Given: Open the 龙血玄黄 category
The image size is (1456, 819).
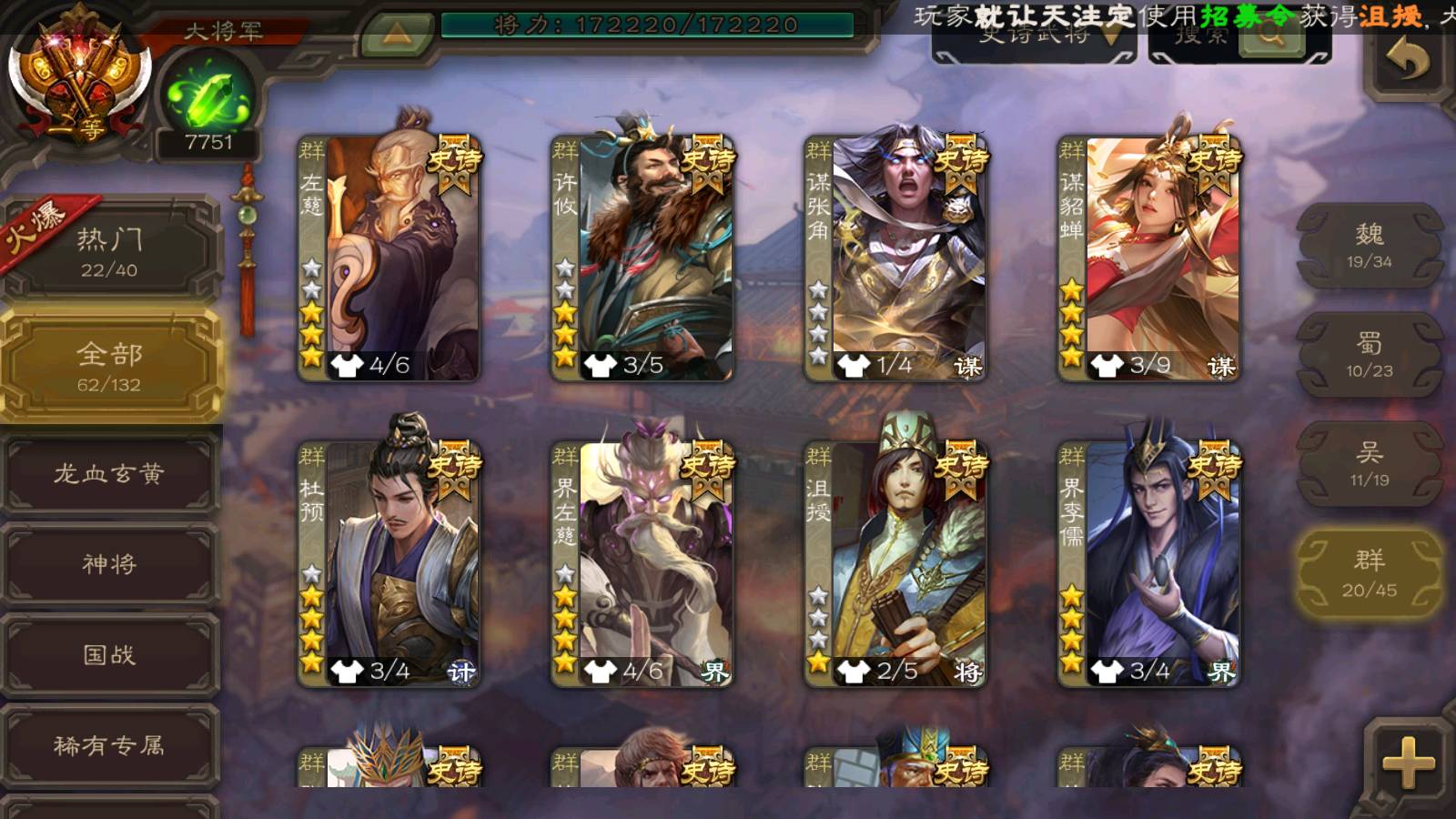Looking at the screenshot, I should click(109, 473).
